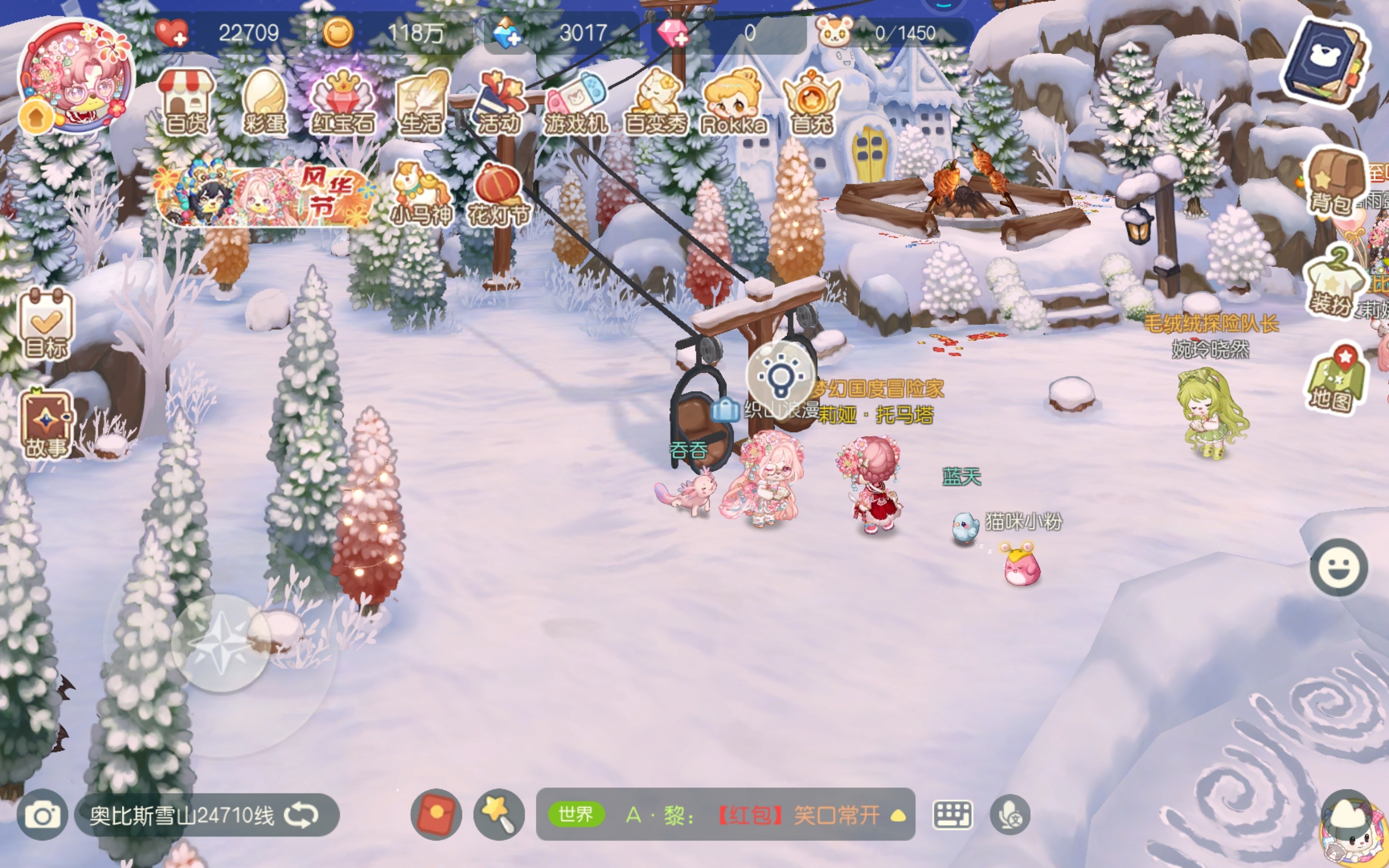Open the 故事 story book
This screenshot has width=1389, height=868.
46,425
